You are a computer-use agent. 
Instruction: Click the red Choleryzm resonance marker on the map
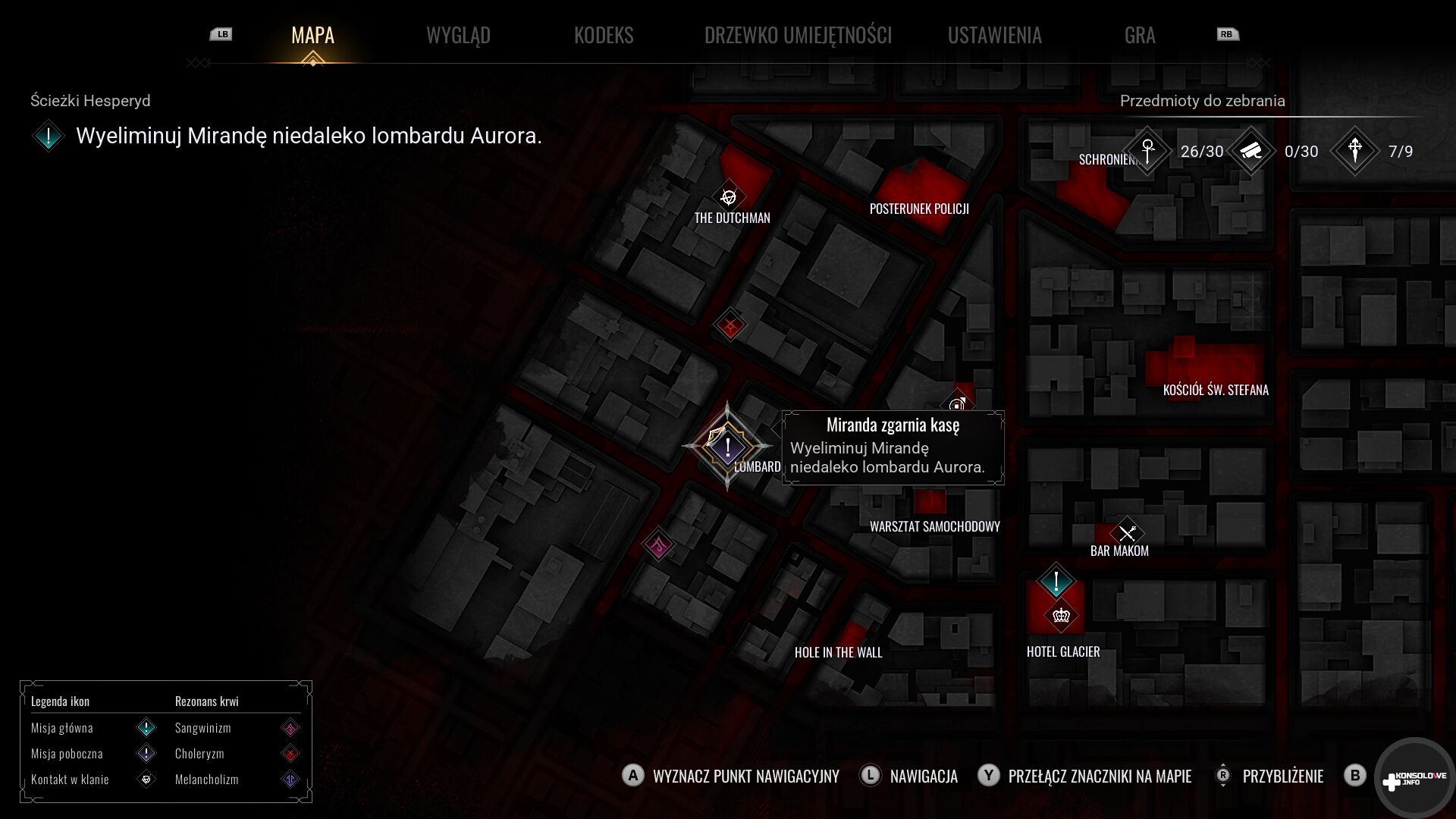coord(730,326)
